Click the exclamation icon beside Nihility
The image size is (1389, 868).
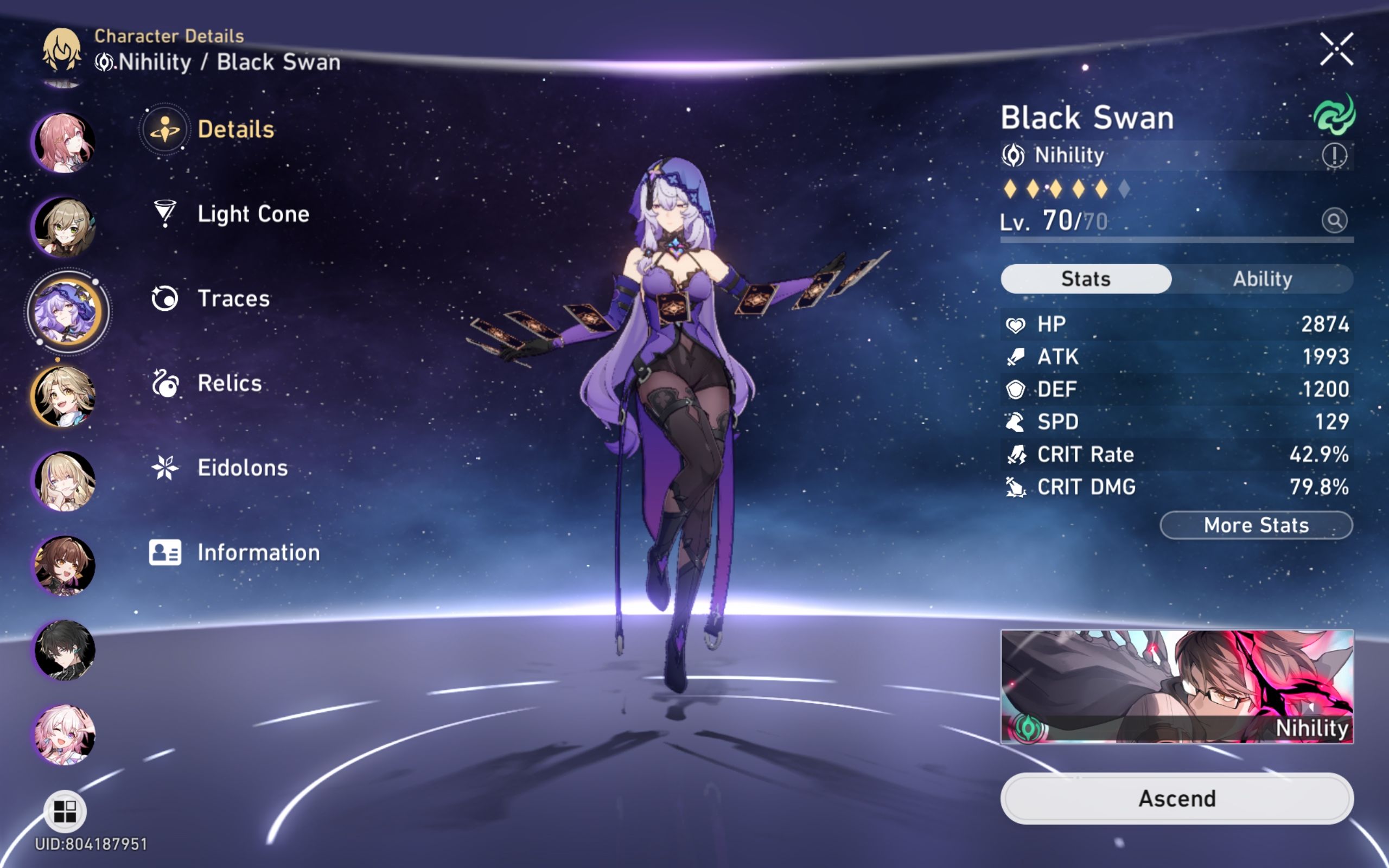(1335, 156)
